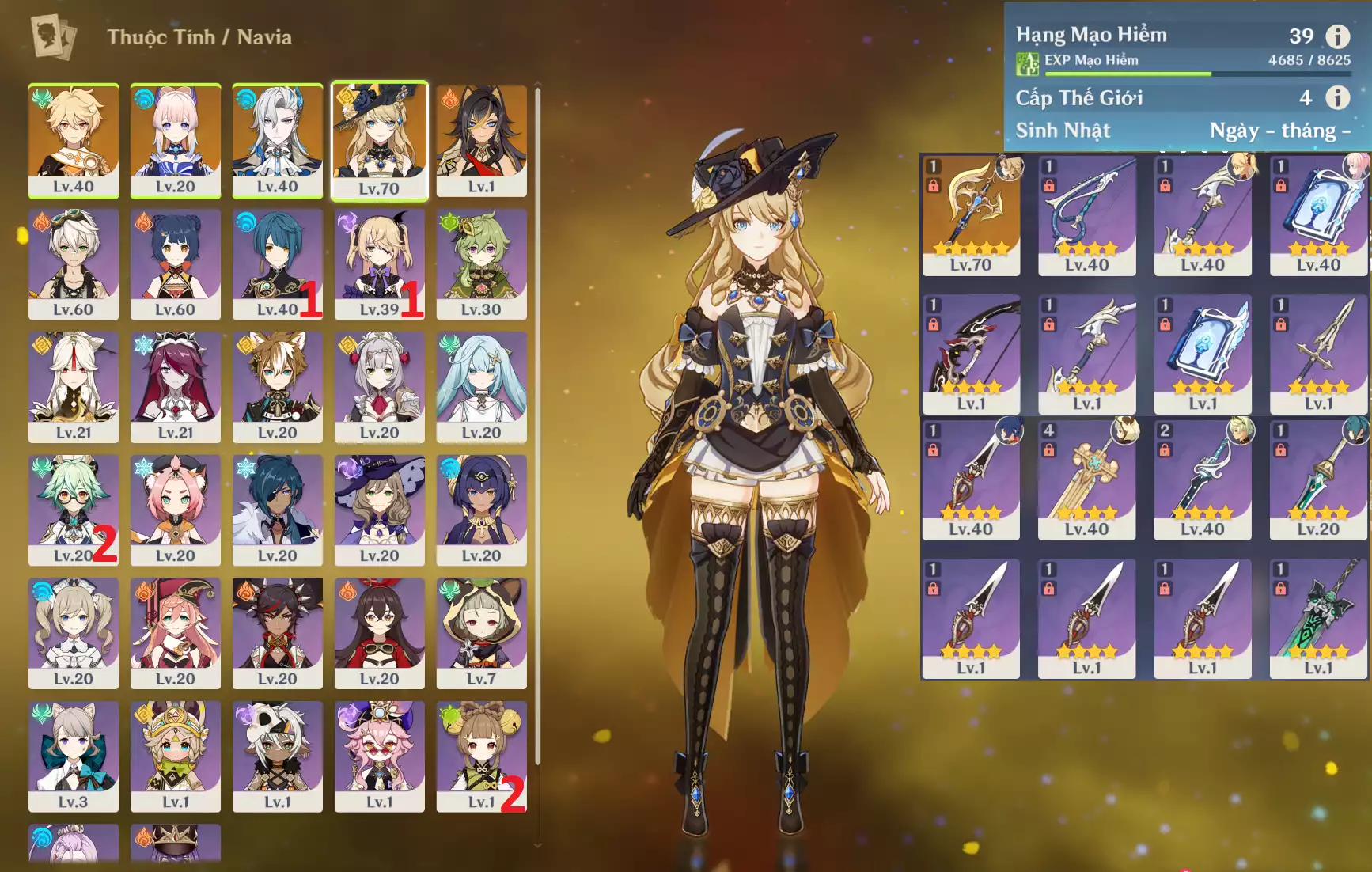This screenshot has width=1372, height=872.
Task: Click the info icon beside Cấp Thế Giới
Action: (1337, 97)
